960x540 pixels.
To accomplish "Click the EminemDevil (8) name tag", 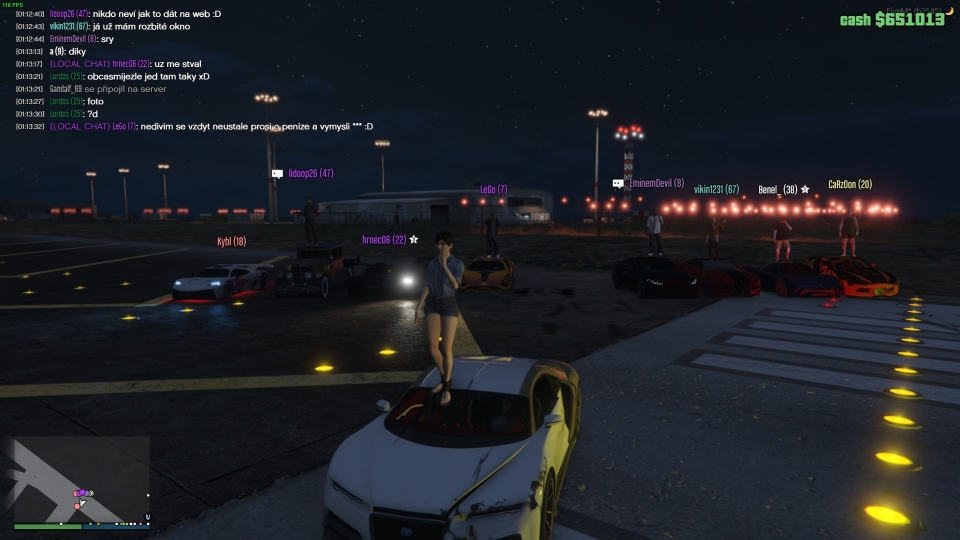I will tap(656, 184).
